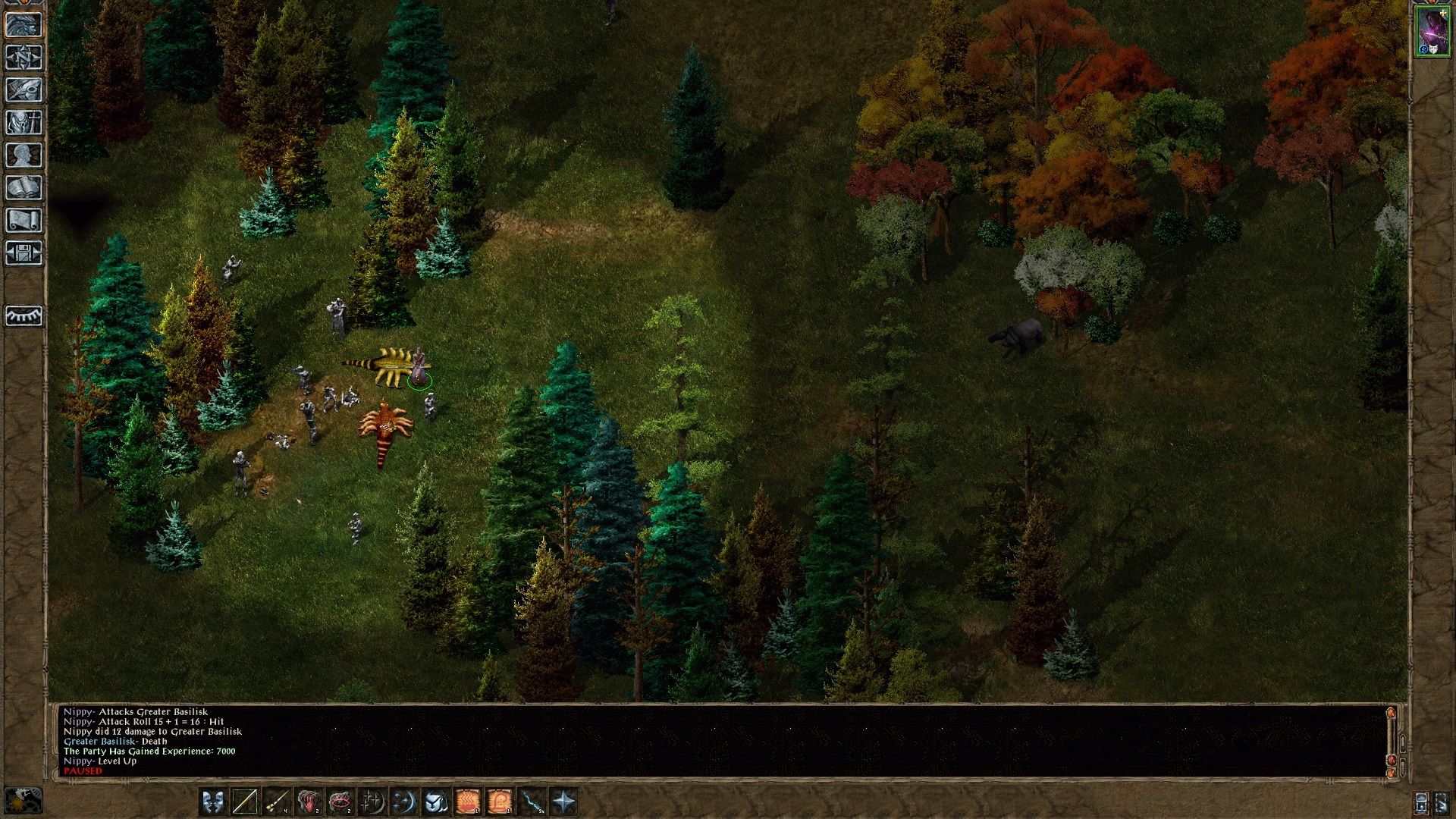Return to game via stone head button
The width and height of the screenshot is (1456, 819).
[24, 24]
